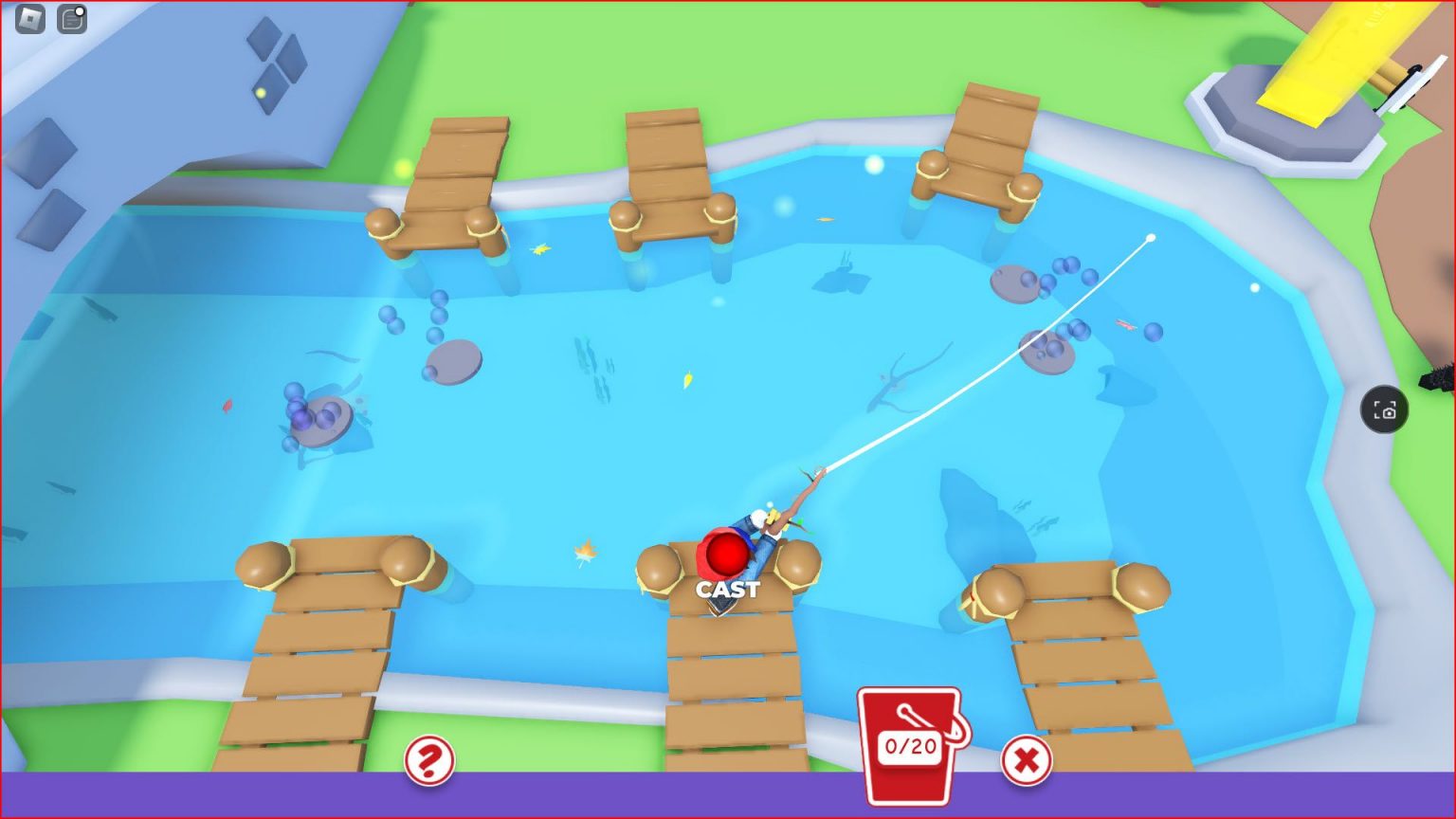Click the red X stop-fishing icon

point(1027,758)
